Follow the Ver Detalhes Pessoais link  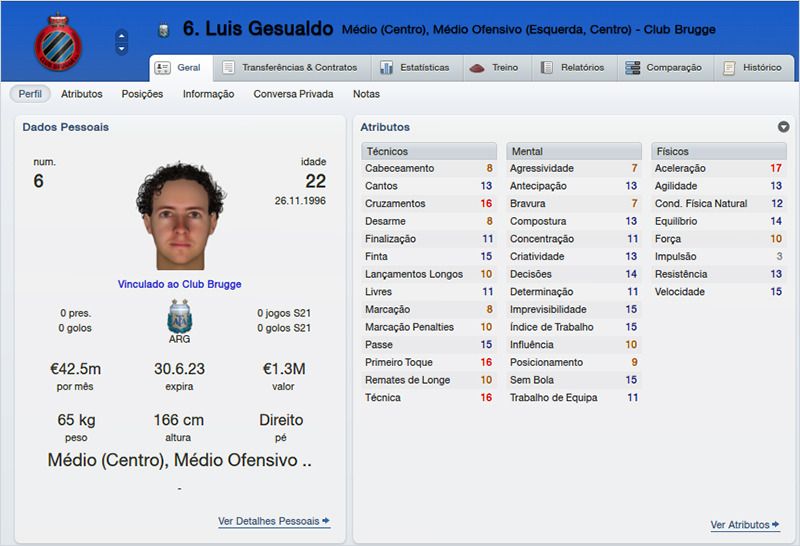click(273, 521)
